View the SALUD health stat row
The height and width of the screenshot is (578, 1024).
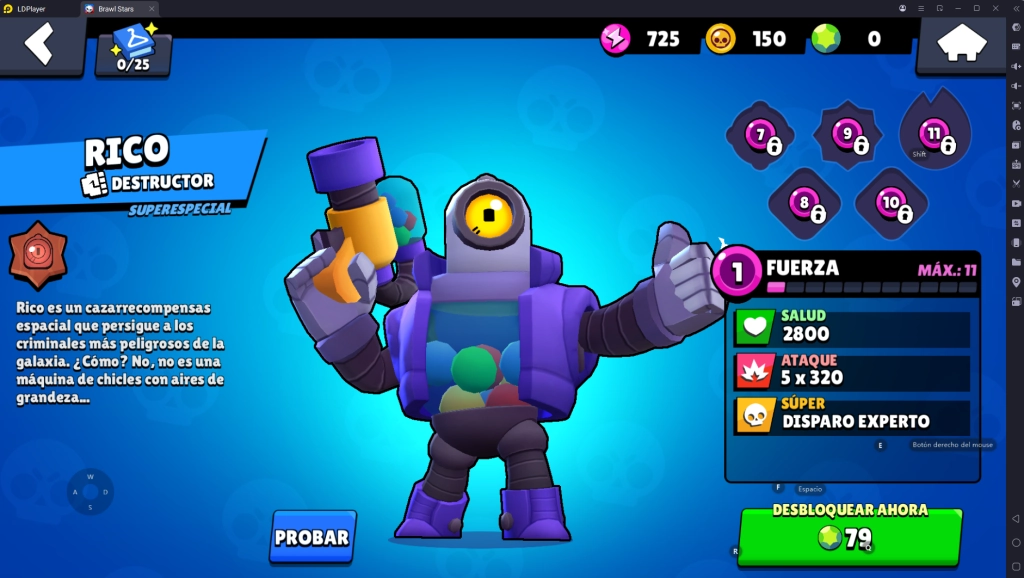852,327
